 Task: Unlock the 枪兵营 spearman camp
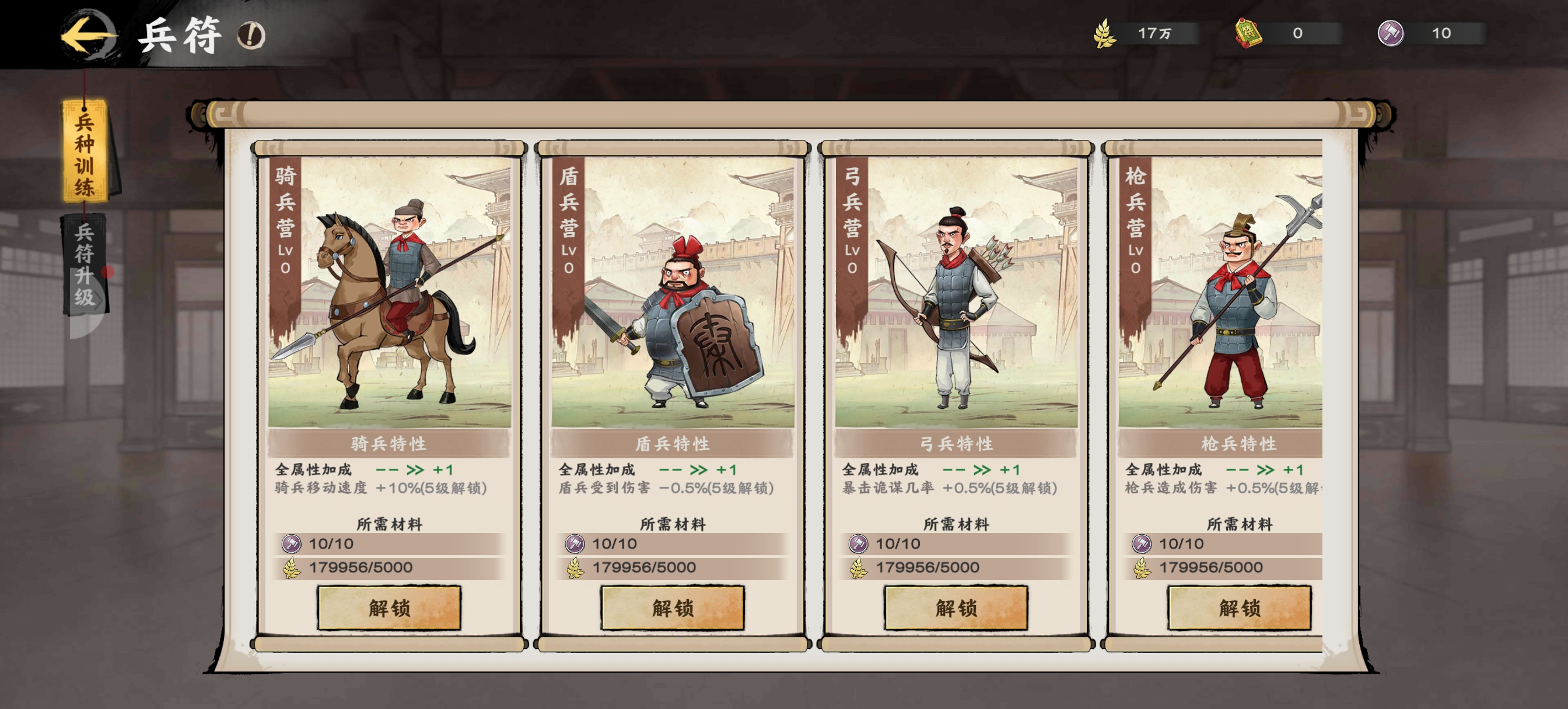[1238, 608]
